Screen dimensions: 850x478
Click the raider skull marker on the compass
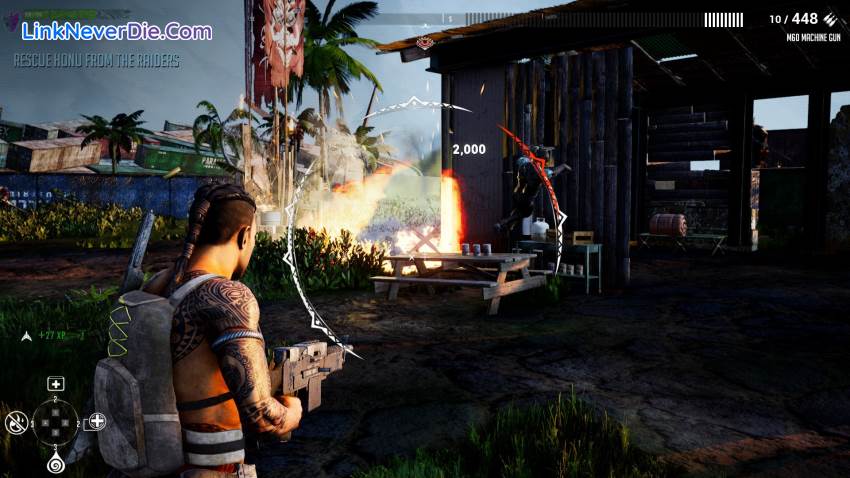pos(425,42)
